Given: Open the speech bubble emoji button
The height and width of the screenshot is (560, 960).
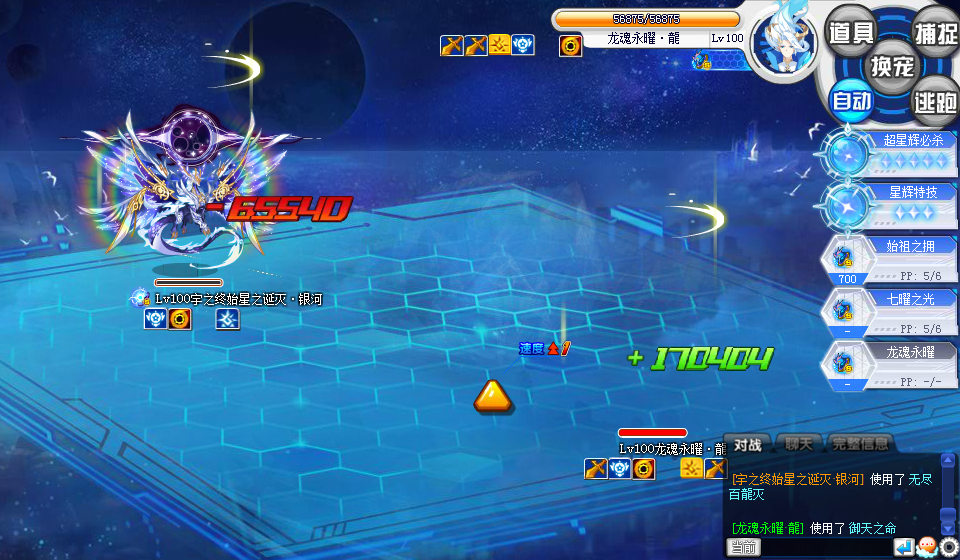Looking at the screenshot, I should pyautogui.click(x=926, y=547).
